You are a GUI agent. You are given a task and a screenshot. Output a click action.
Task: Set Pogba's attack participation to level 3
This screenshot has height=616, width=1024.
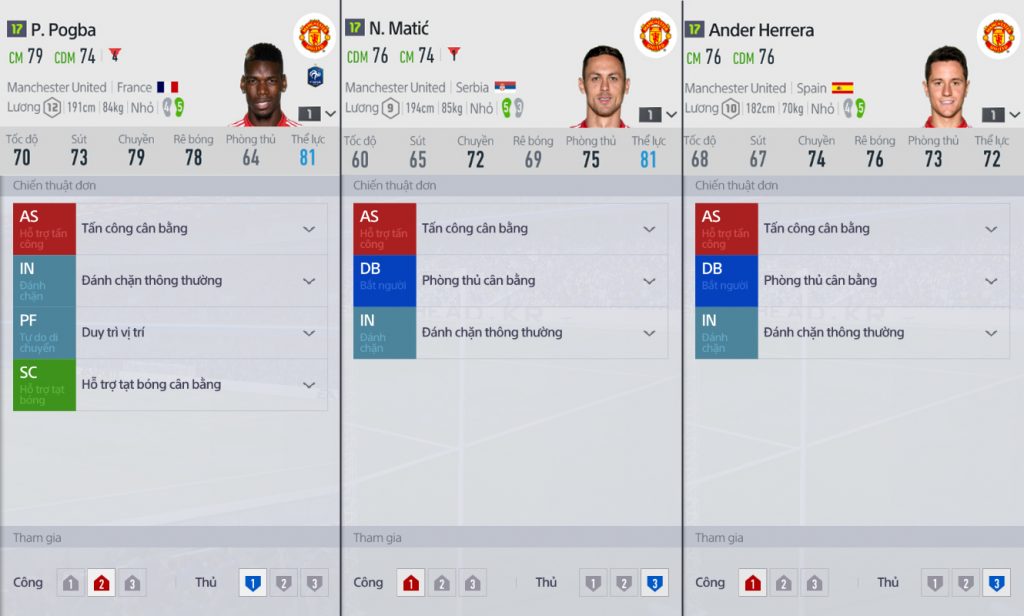click(x=132, y=583)
